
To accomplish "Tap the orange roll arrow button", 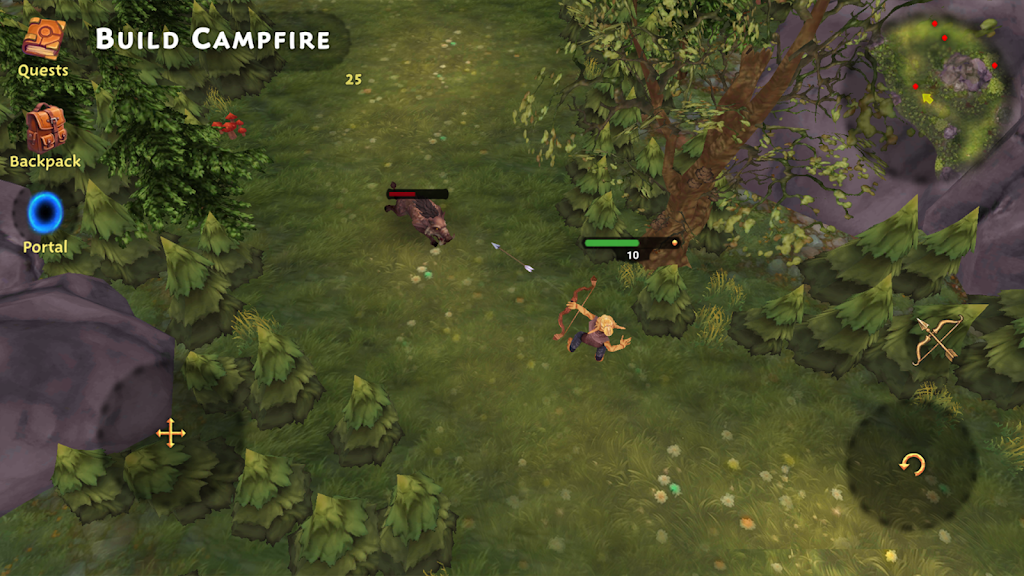I will tap(911, 464).
